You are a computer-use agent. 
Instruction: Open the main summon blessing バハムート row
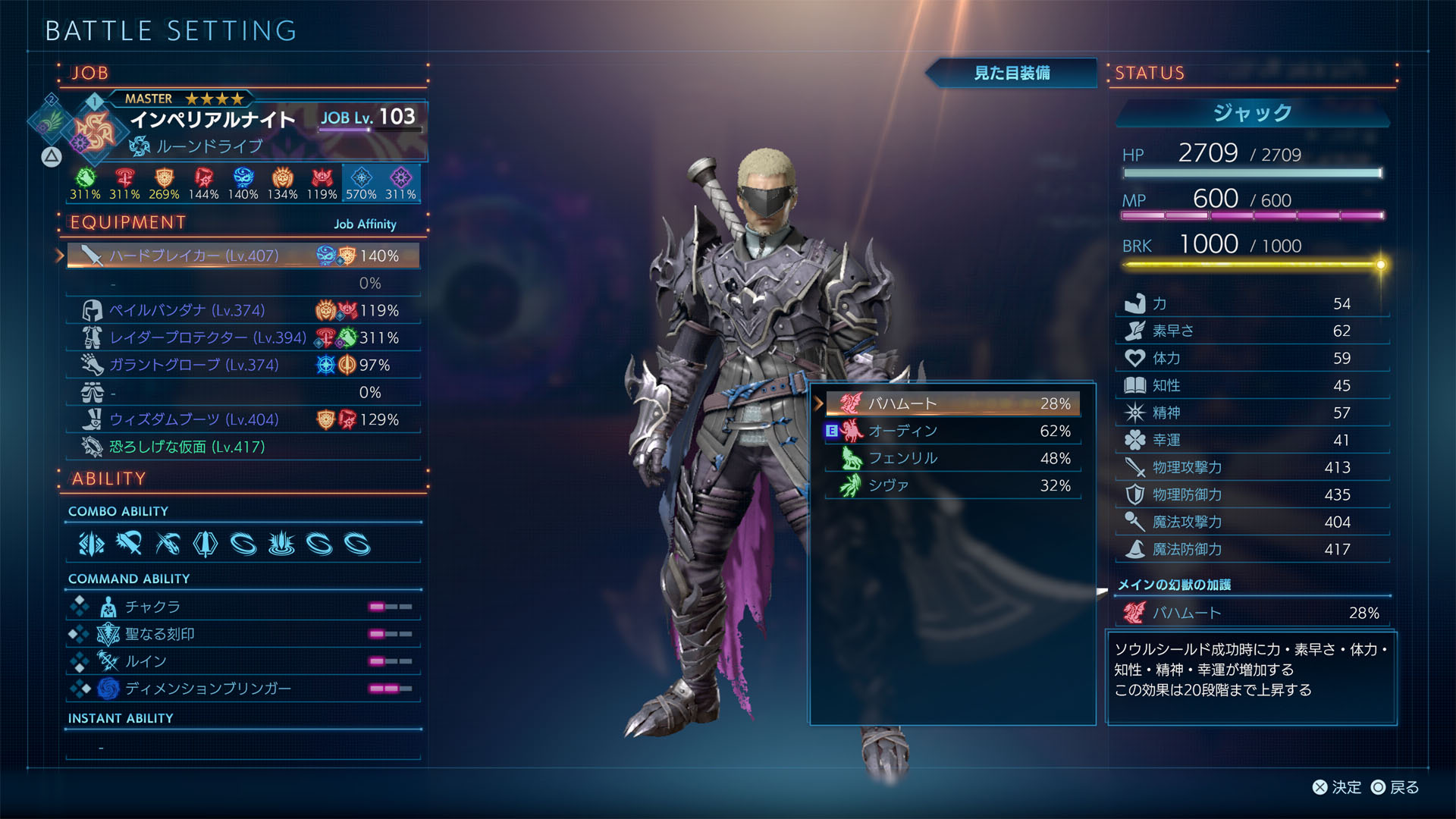click(1251, 613)
